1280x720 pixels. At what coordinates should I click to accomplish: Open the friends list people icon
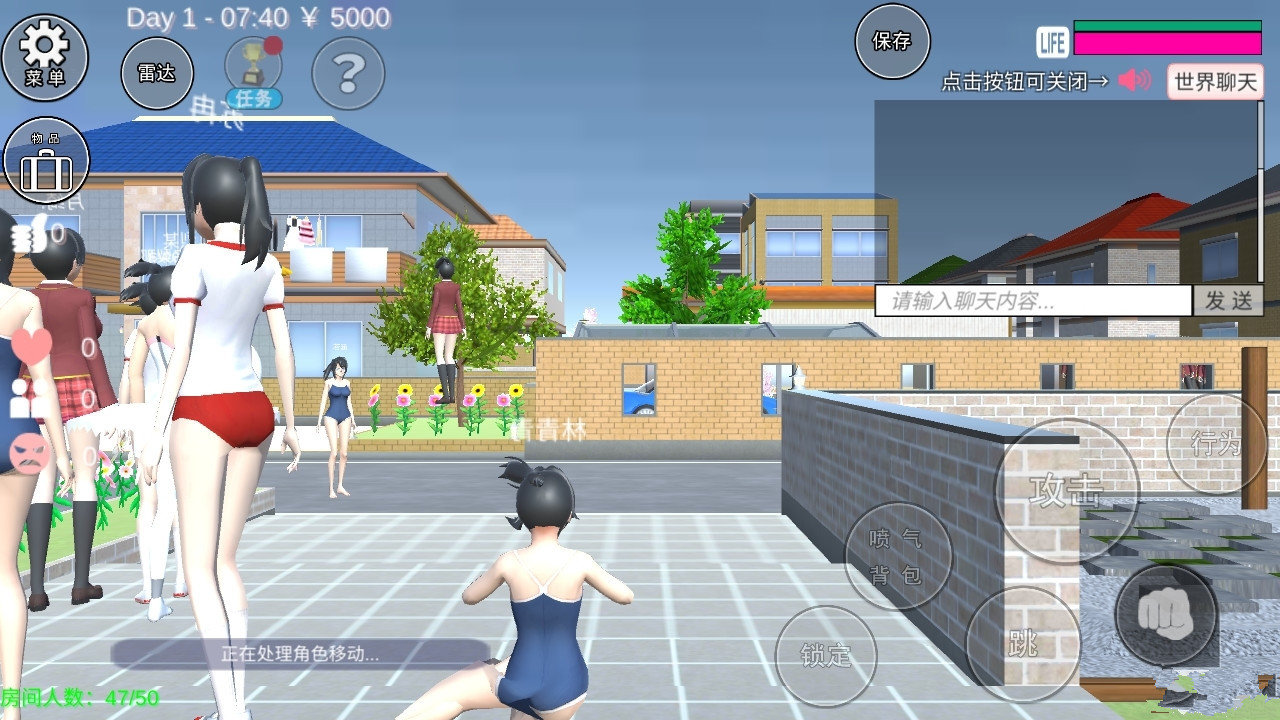tap(25, 400)
